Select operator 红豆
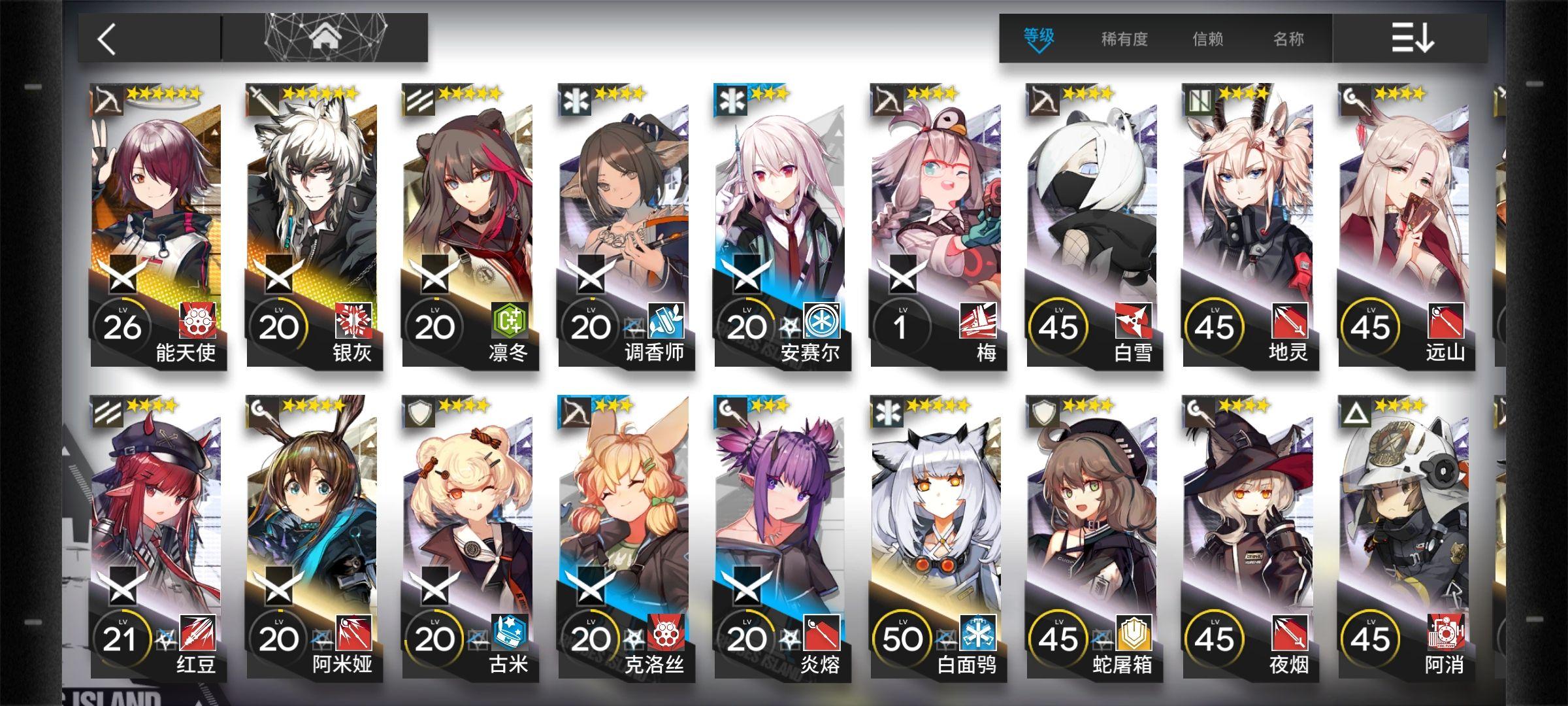Image resolution: width=1568 pixels, height=706 pixels. (157, 537)
